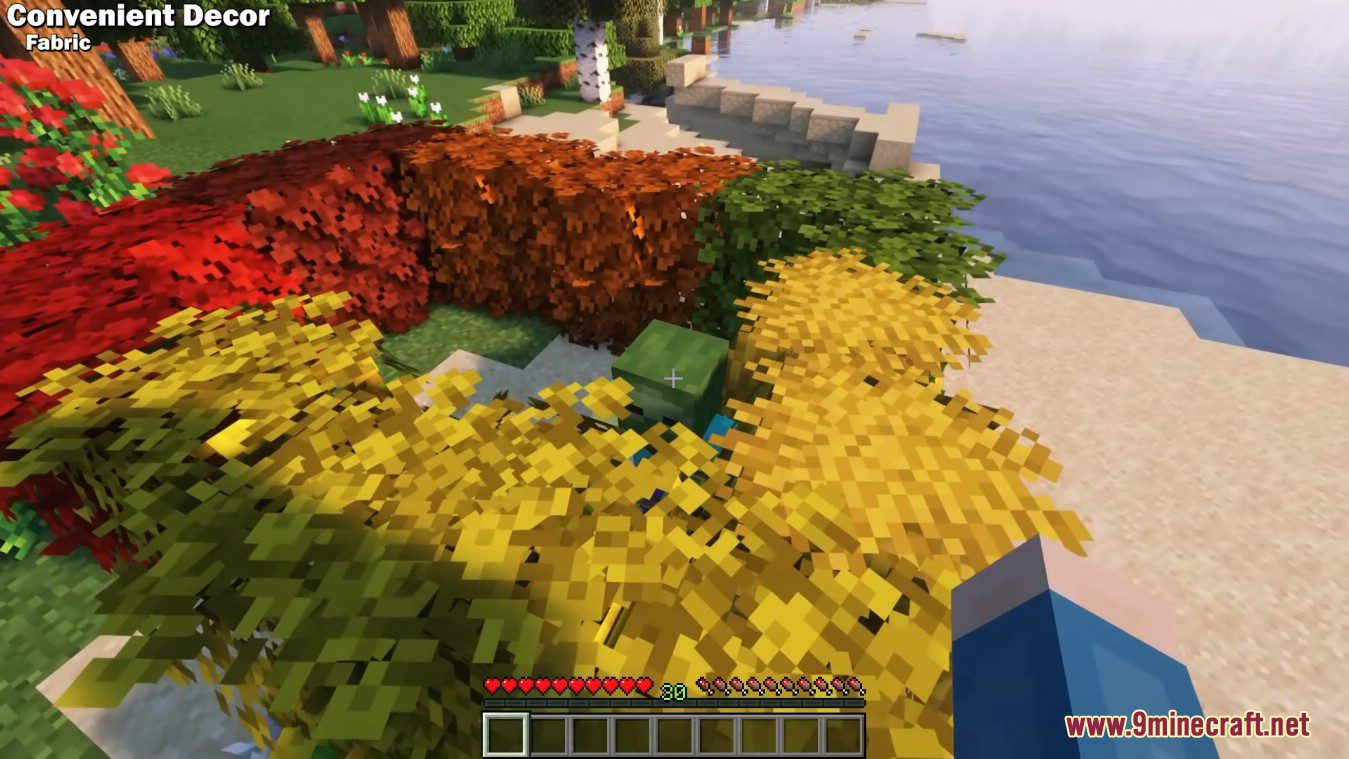Click the crosshair at screen center

coord(675,379)
